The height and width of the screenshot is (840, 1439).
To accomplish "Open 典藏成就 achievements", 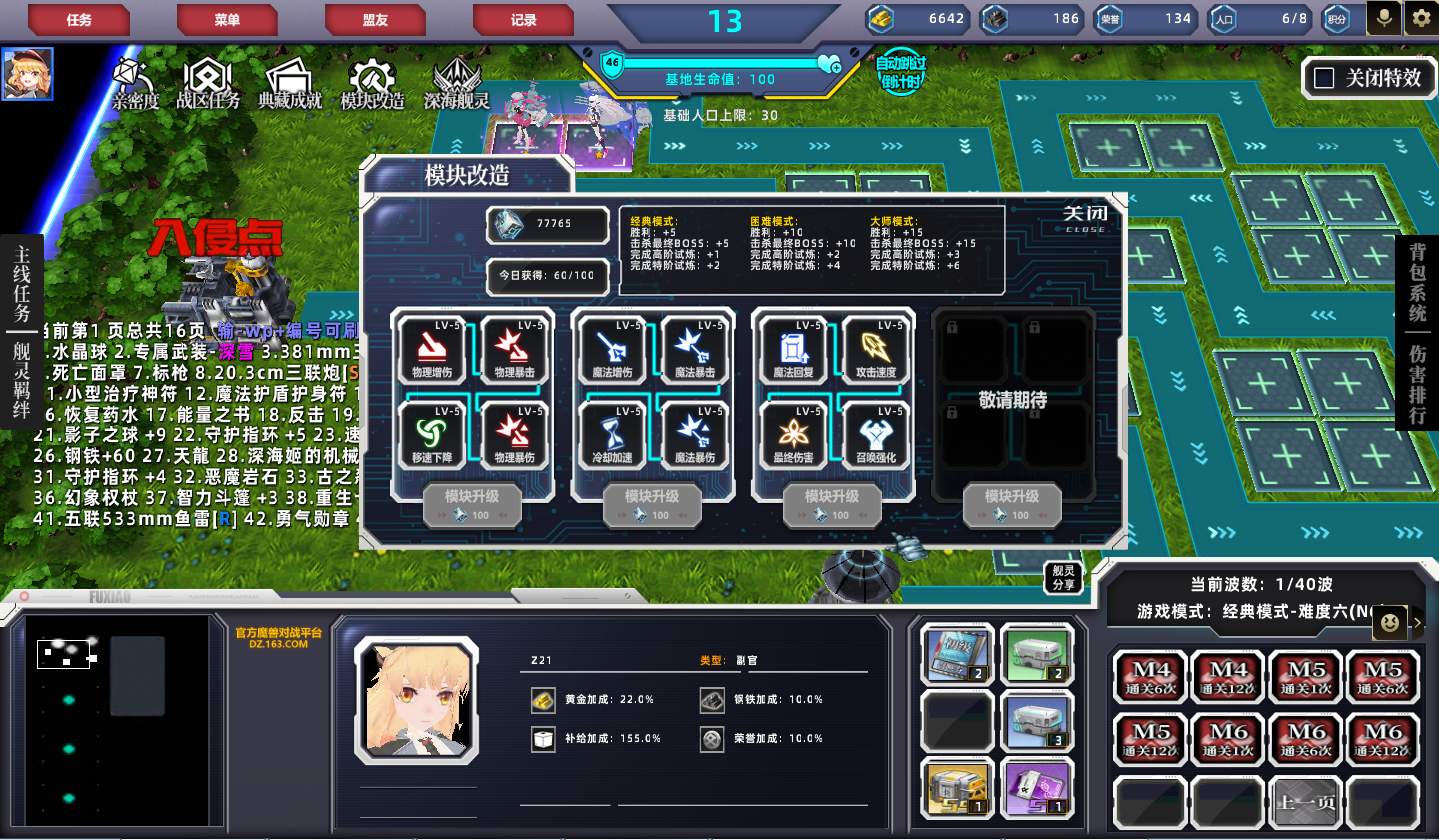I will pyautogui.click(x=290, y=83).
